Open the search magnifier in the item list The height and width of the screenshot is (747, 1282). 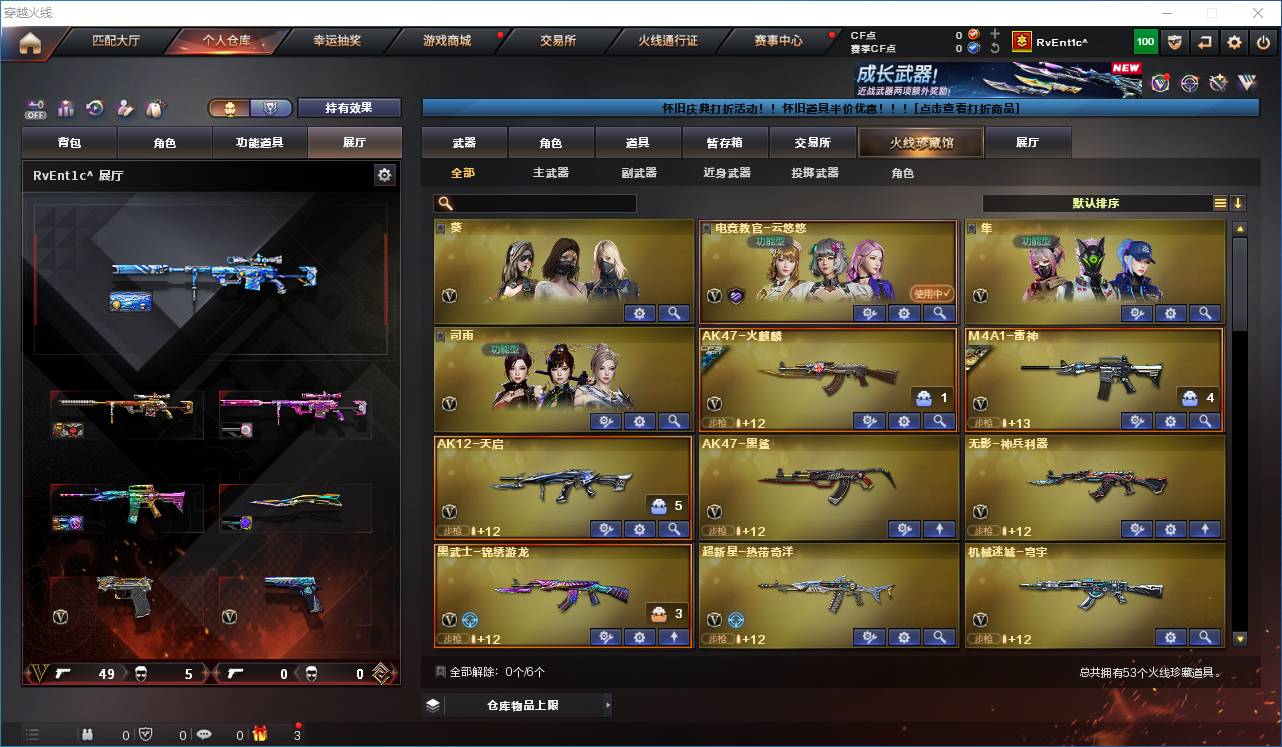click(x=444, y=203)
